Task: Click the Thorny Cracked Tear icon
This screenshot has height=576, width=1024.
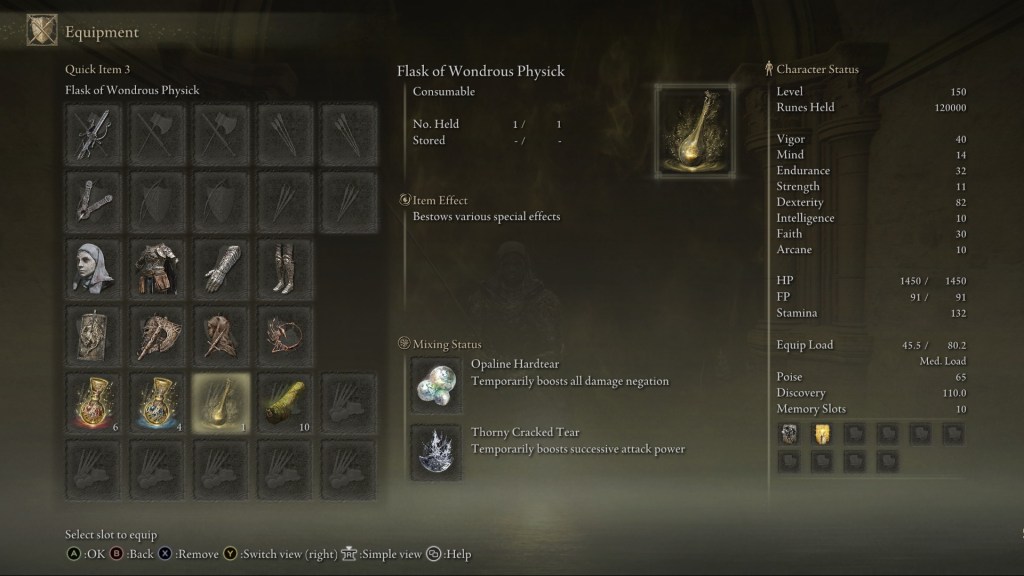Action: pos(437,451)
